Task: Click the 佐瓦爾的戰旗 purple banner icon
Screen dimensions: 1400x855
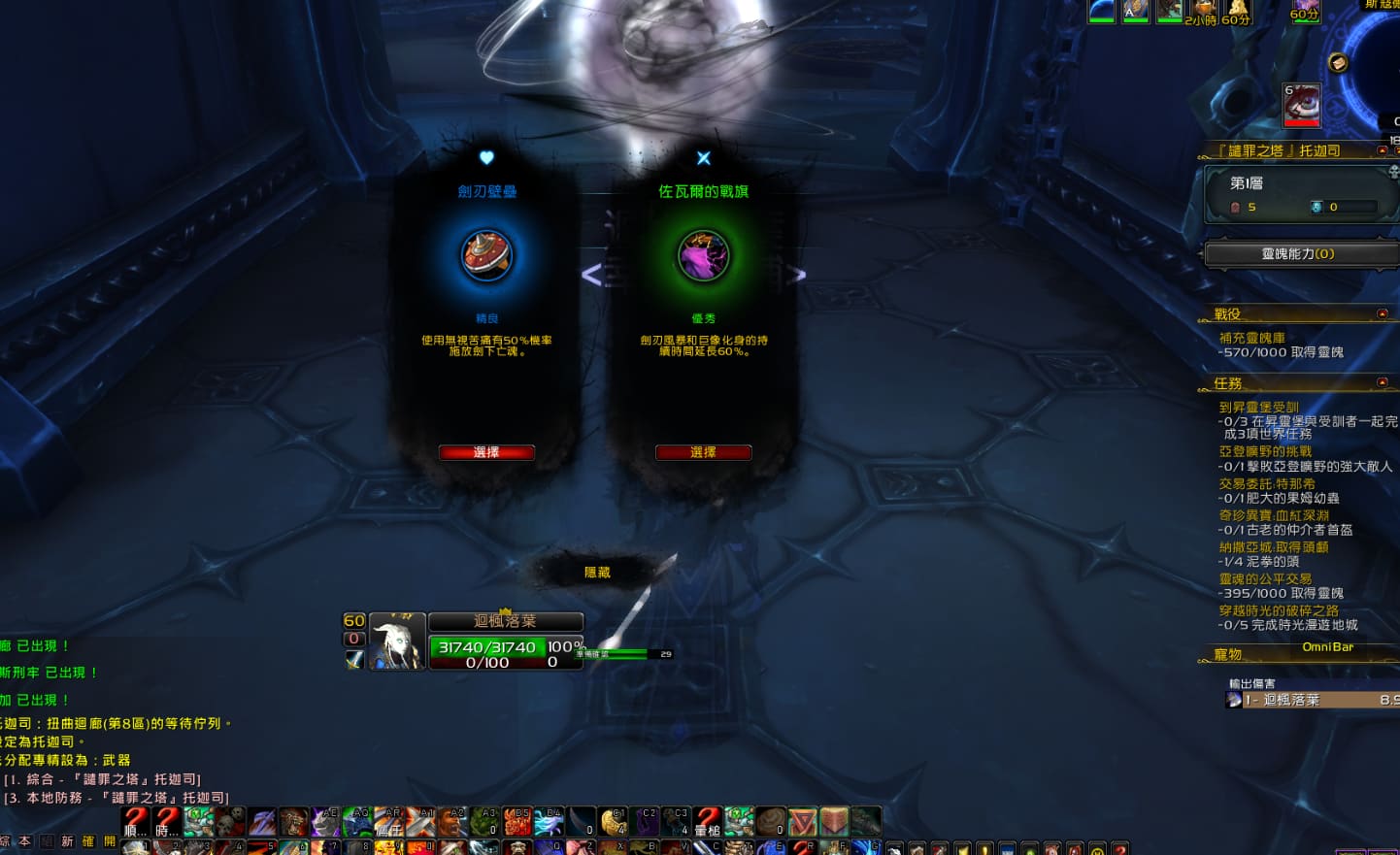Action: pyautogui.click(x=703, y=256)
